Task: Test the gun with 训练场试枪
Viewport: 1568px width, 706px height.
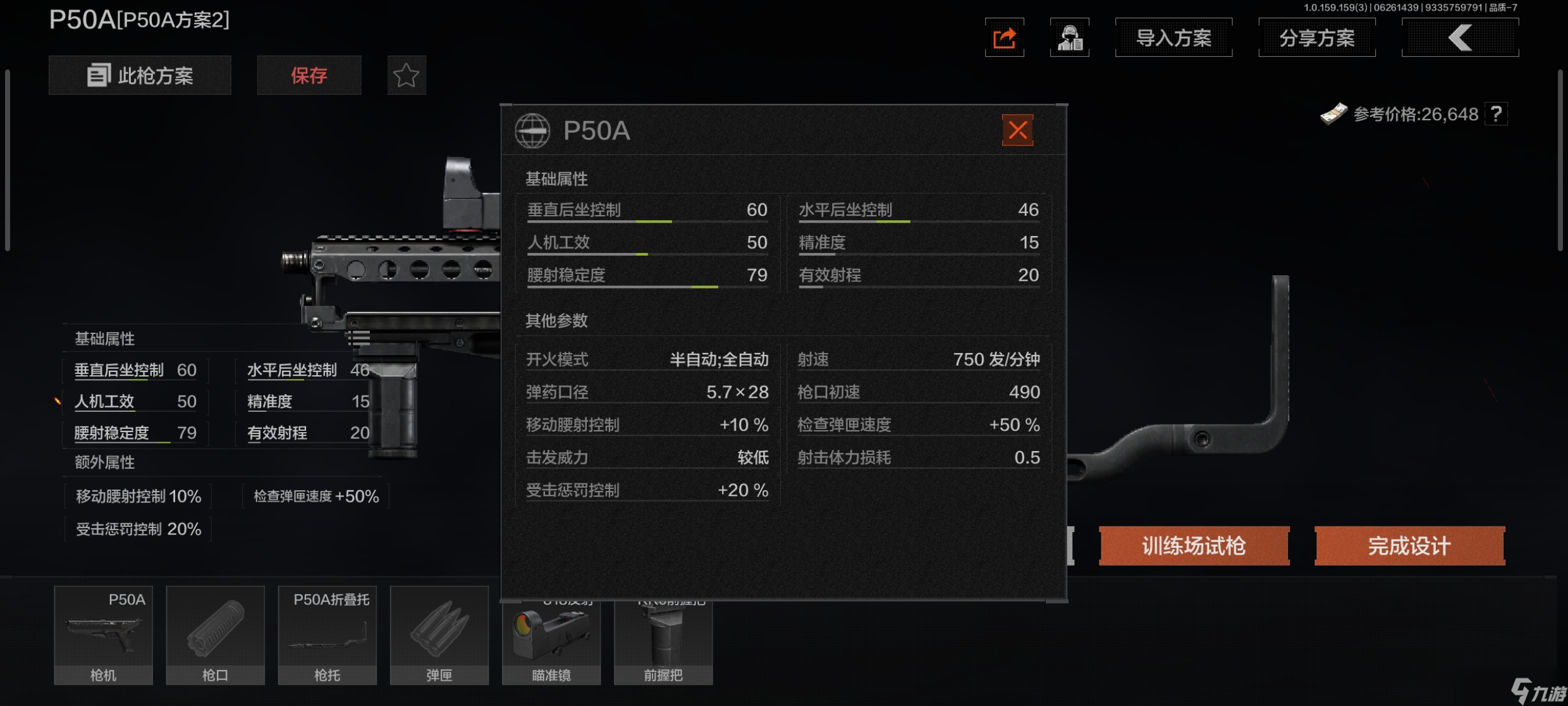Action: point(1194,545)
